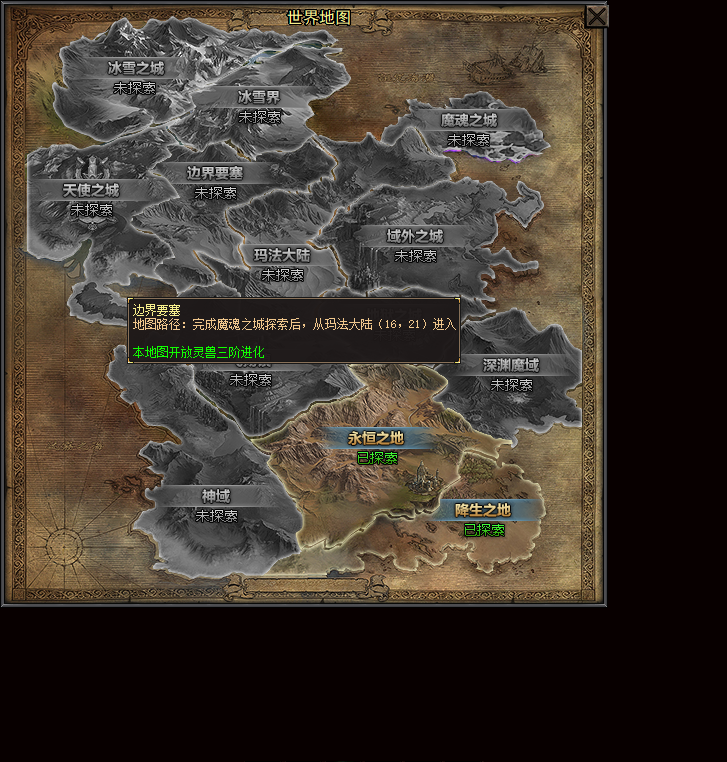
Task: Select the 魔魂之城 map region
Action: (468, 120)
